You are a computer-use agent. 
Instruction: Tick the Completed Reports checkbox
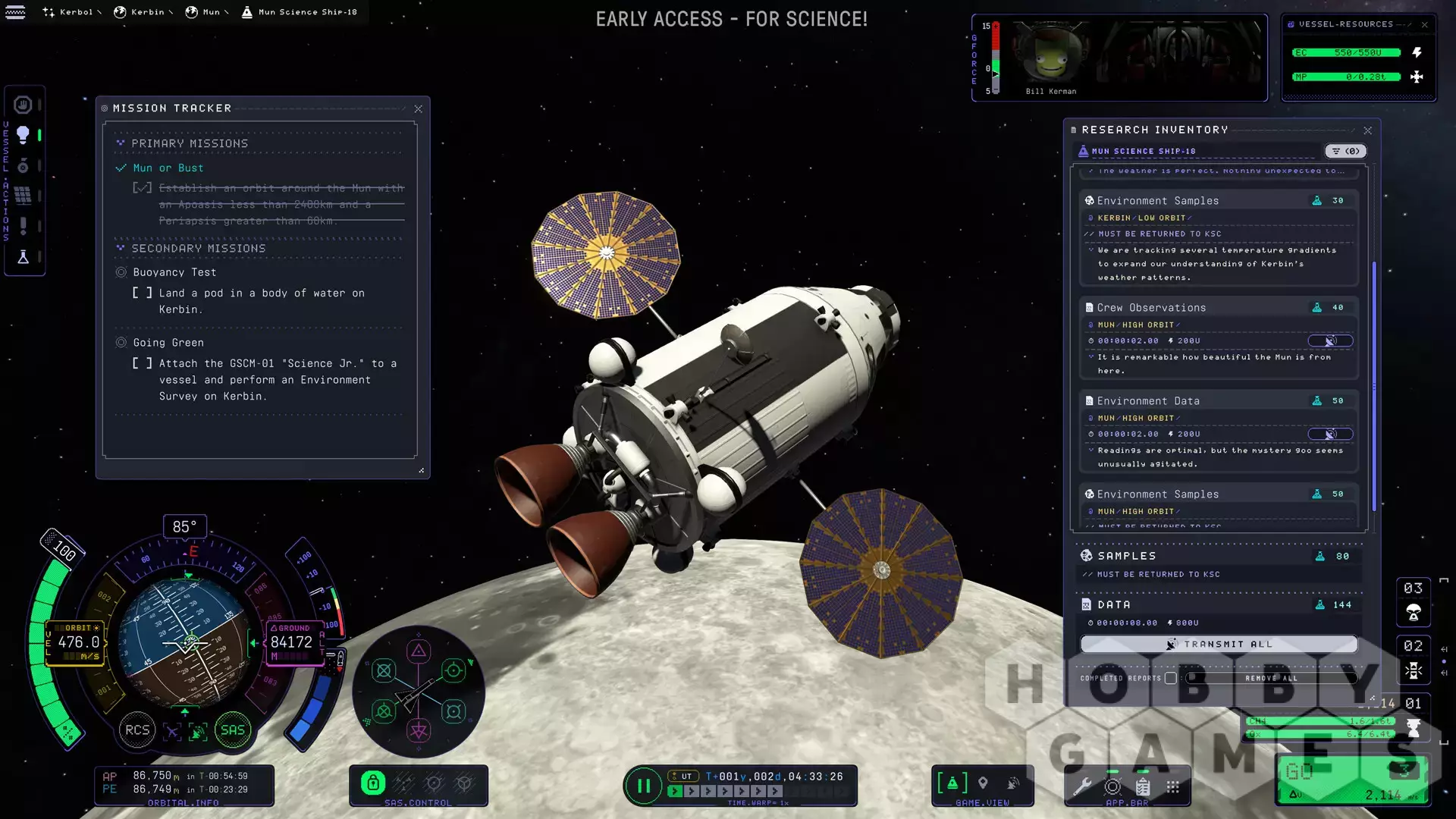pos(1171,678)
